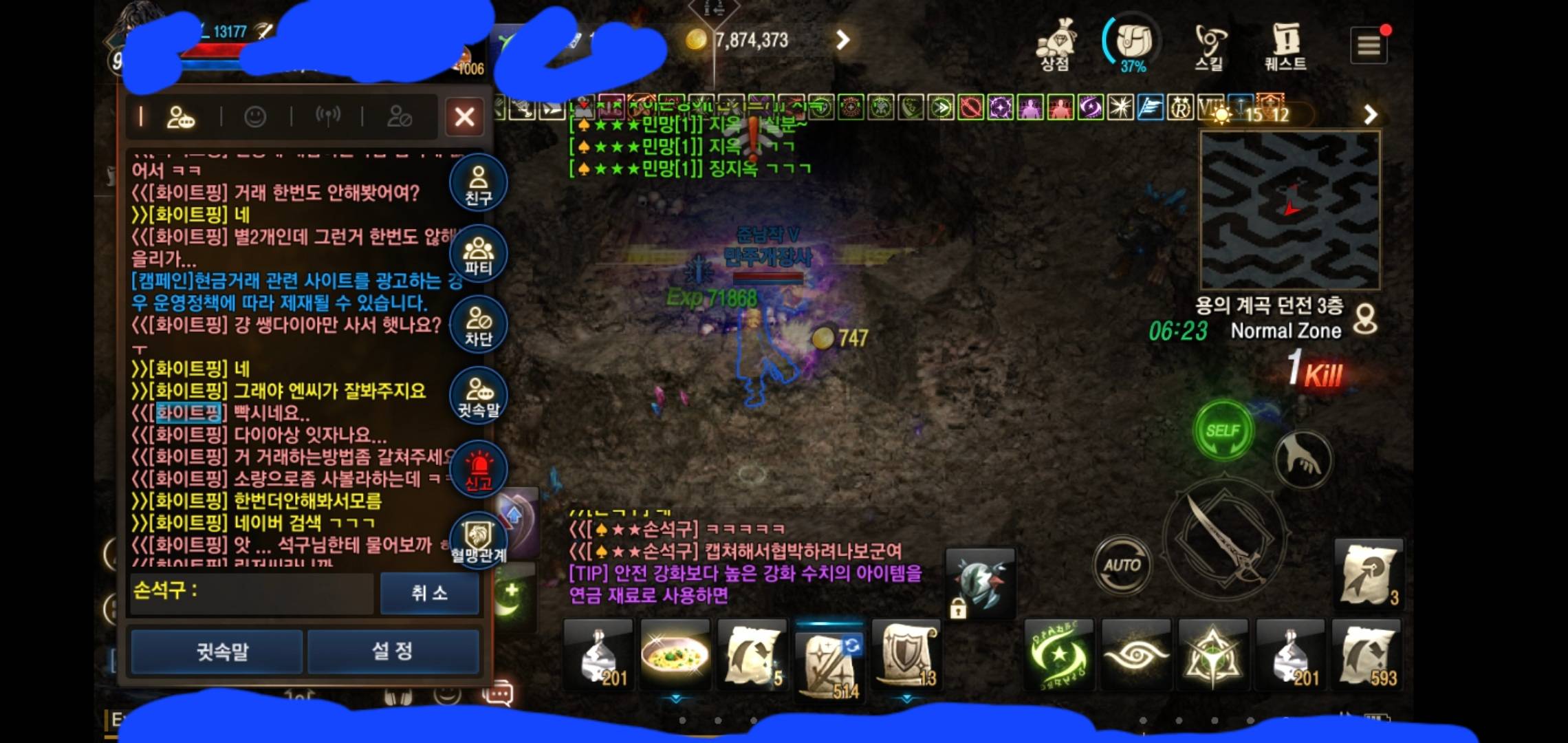The height and width of the screenshot is (743, 1568).
Task: Open the hamburger main menu
Action: click(1368, 46)
